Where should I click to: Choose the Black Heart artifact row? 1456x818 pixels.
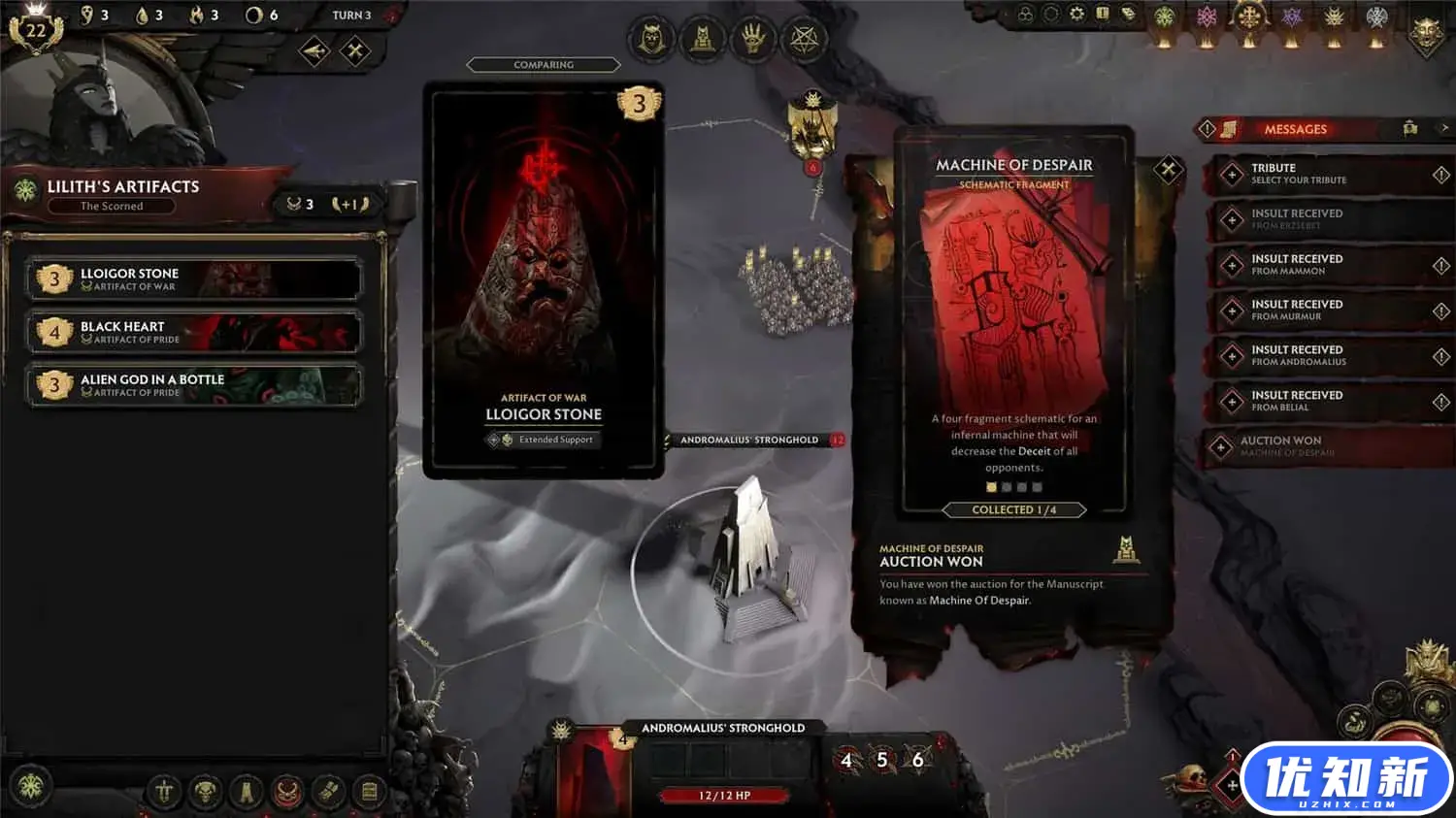(x=194, y=332)
